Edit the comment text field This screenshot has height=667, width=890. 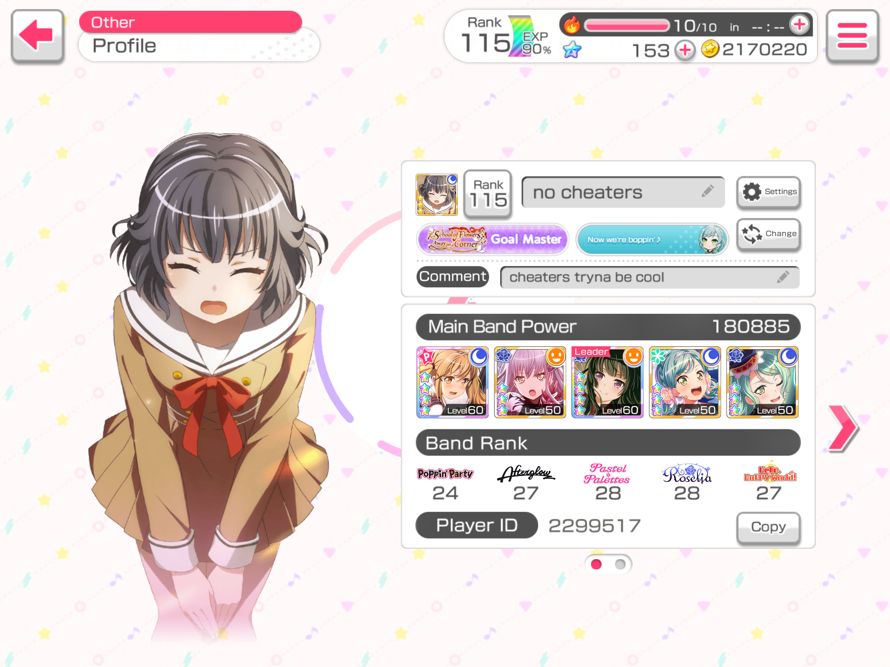[x=649, y=277]
